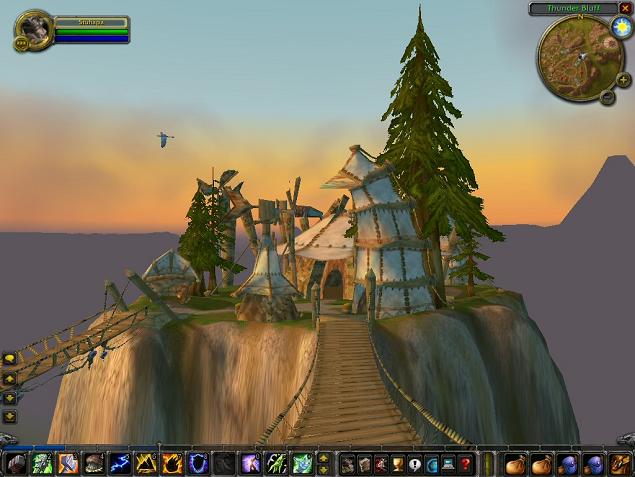The height and width of the screenshot is (477, 635).
Task: Page the action bar up
Action: (x=323, y=458)
